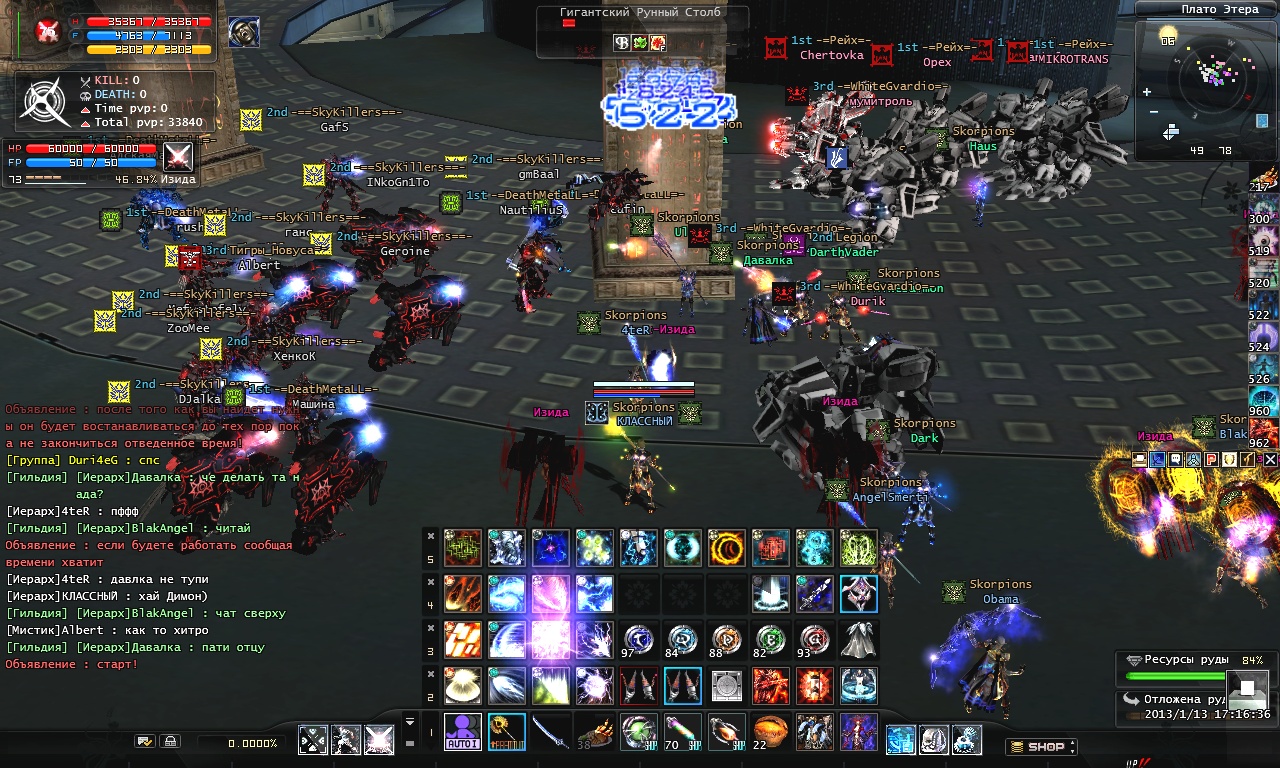Viewport: 1280px width, 768px height.
Task: Activate the green maze rune skill
Action: [x=462, y=548]
